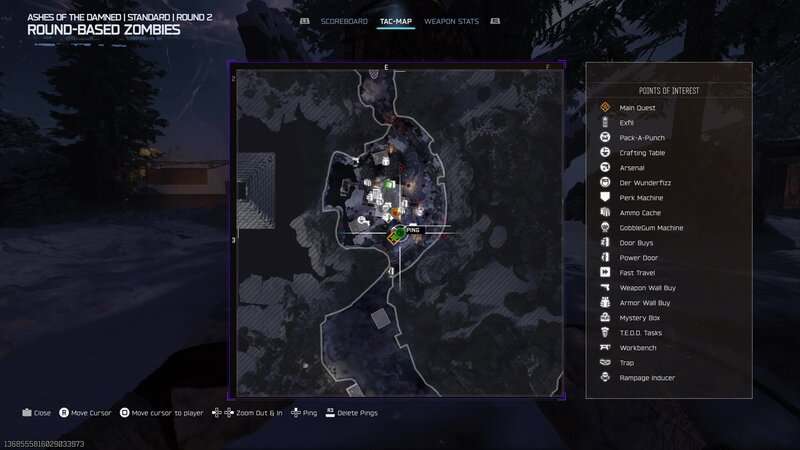Select the GobbleGum Machine legend entry
Viewport: 800px width, 450px height.
(651, 228)
